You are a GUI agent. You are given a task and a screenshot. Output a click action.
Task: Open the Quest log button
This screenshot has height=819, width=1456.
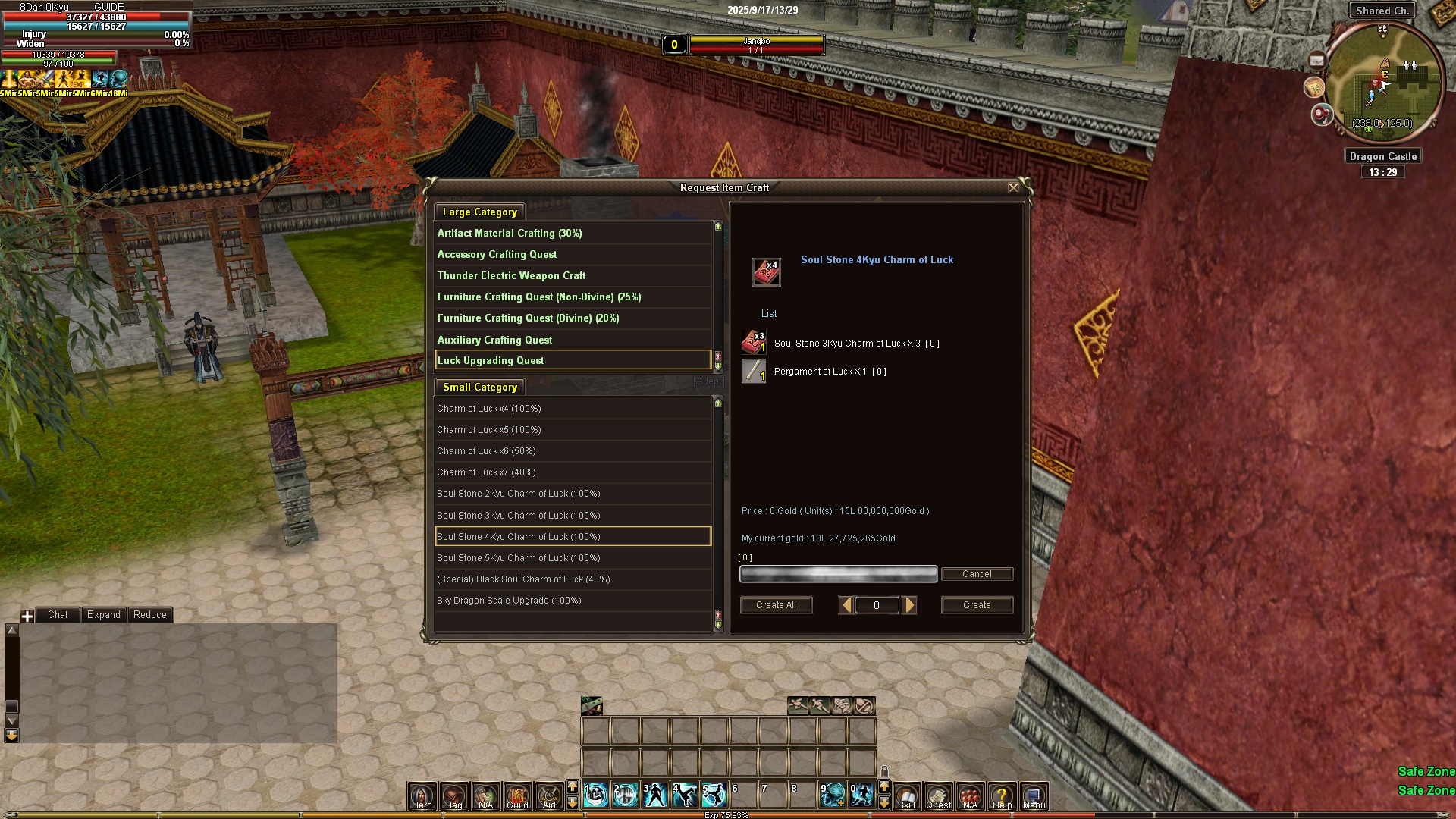coord(938,796)
